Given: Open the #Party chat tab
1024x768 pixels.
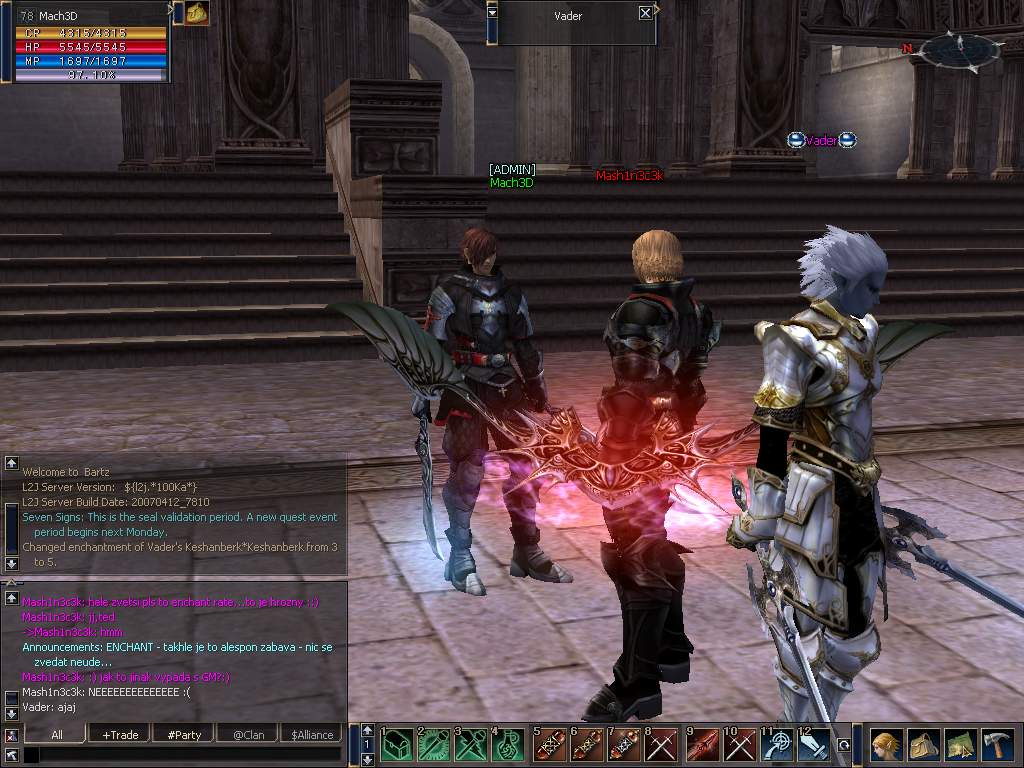Looking at the screenshot, I should [184, 734].
